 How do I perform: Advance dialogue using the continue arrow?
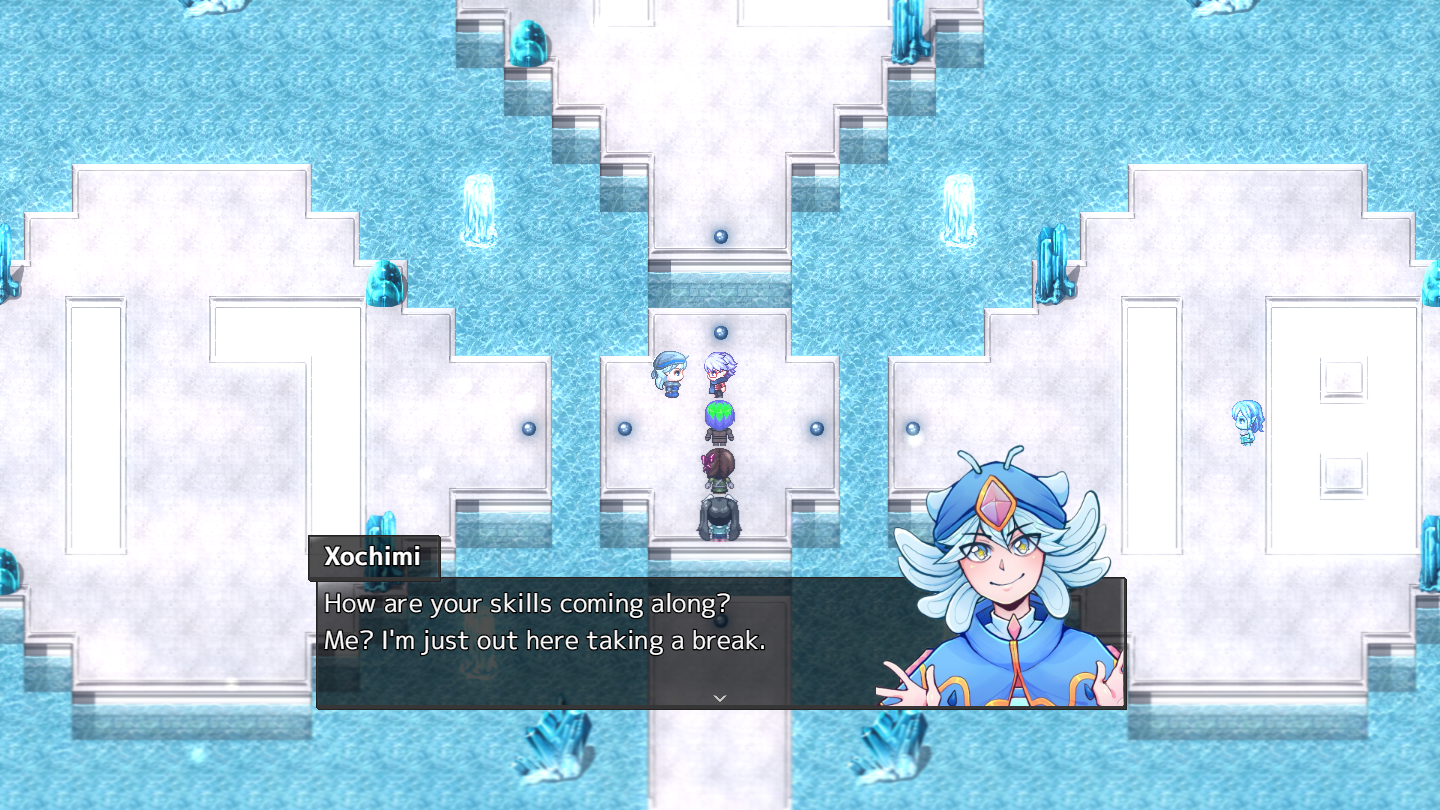click(x=719, y=698)
